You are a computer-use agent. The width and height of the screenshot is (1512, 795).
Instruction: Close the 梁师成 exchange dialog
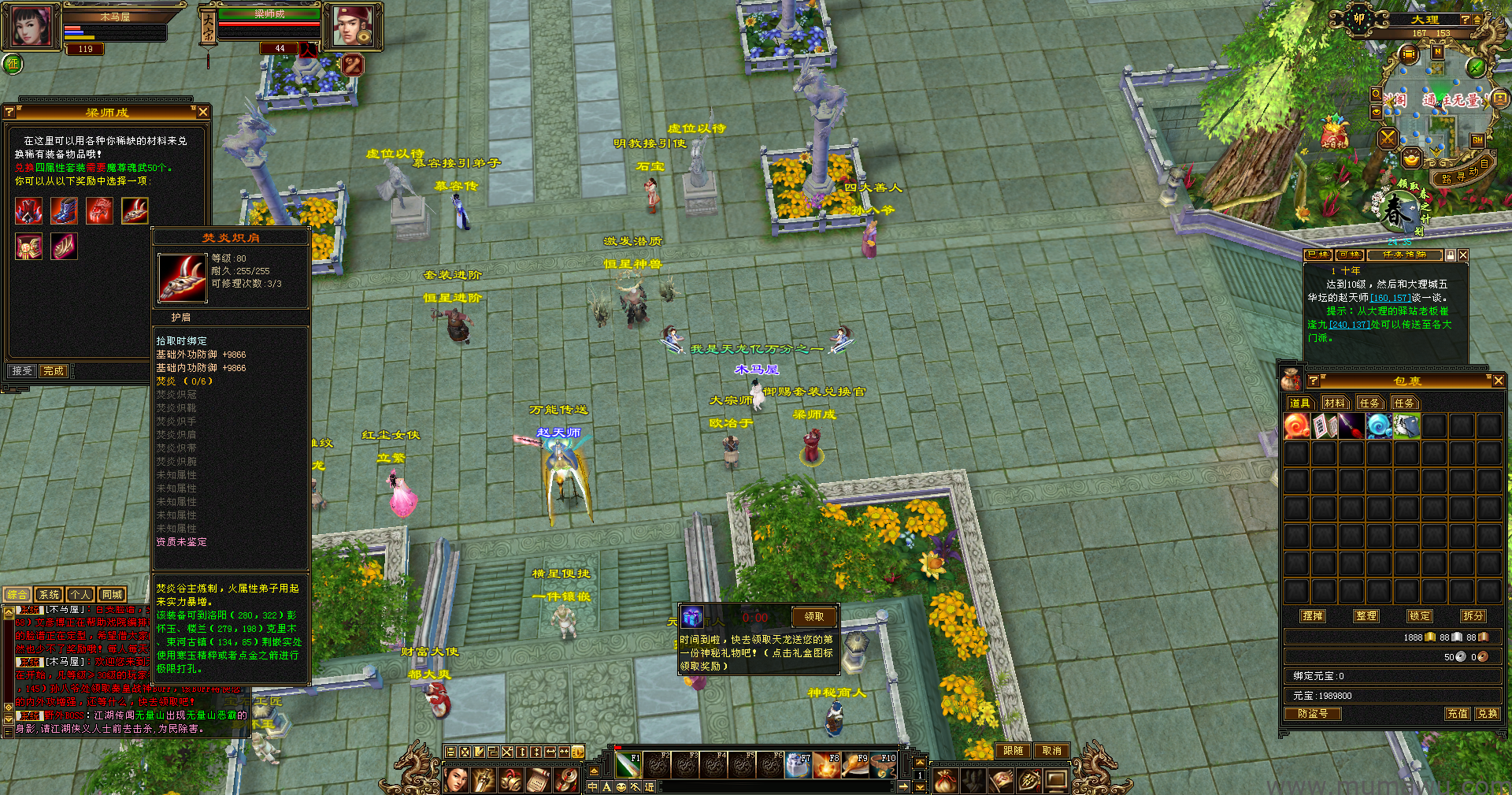pyautogui.click(x=203, y=112)
